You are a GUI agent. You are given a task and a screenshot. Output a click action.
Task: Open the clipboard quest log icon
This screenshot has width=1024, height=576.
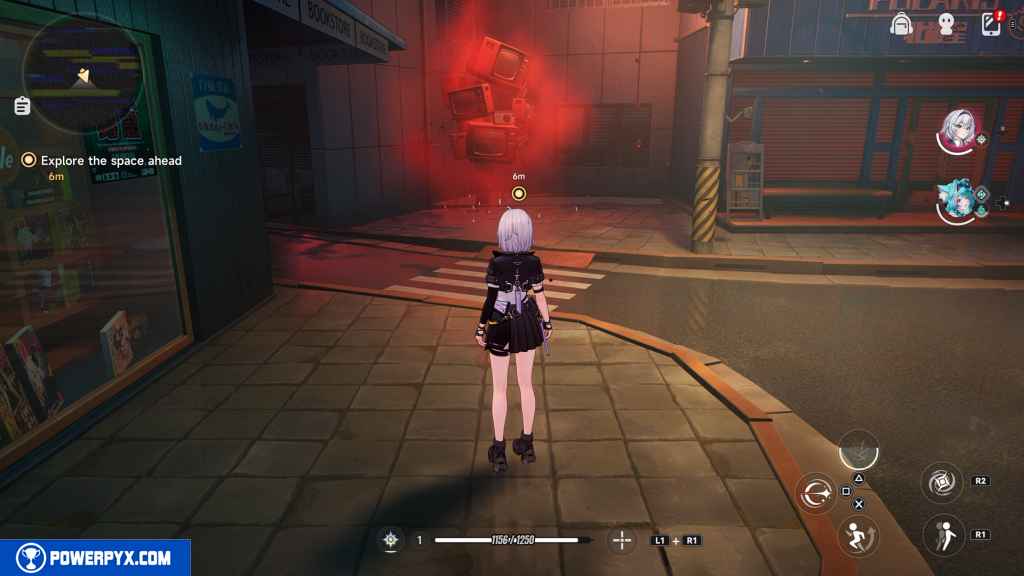(x=22, y=105)
